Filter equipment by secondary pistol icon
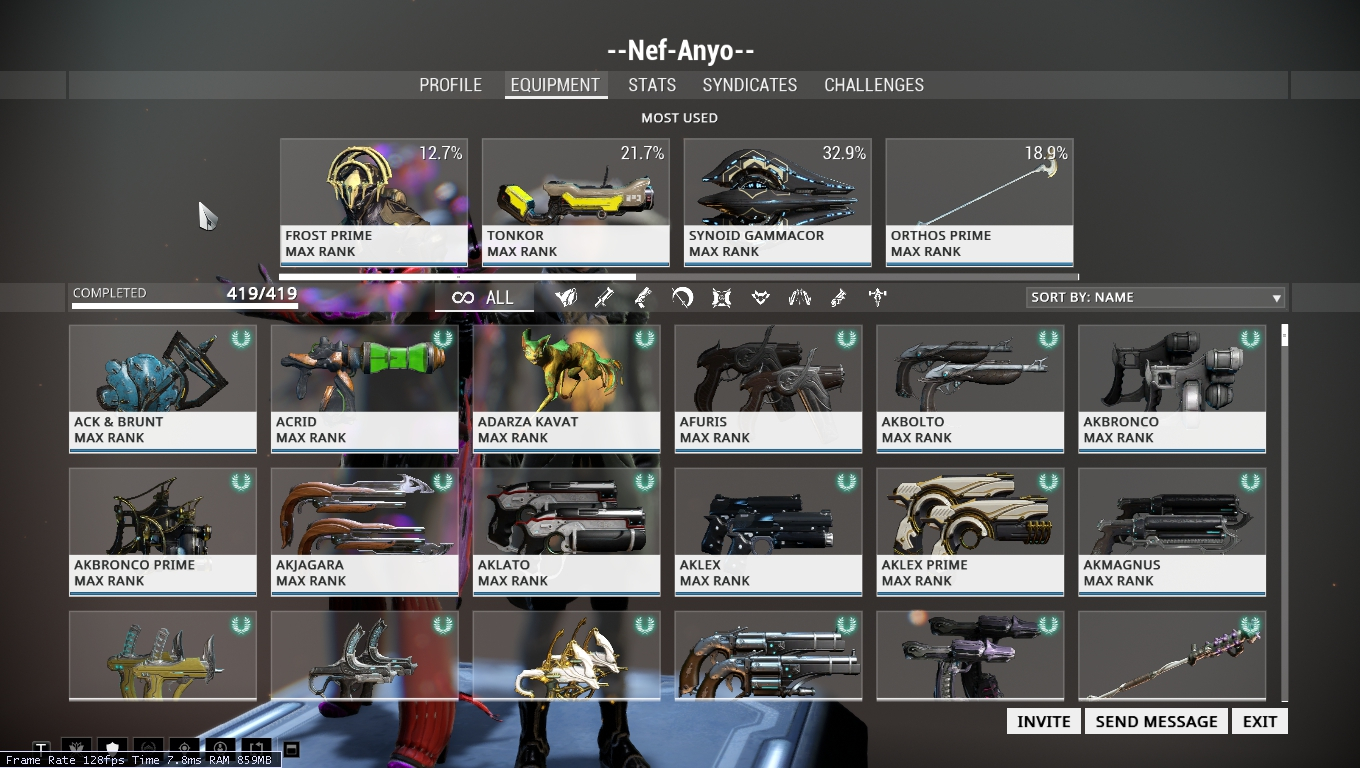The image size is (1360, 768). tap(643, 297)
